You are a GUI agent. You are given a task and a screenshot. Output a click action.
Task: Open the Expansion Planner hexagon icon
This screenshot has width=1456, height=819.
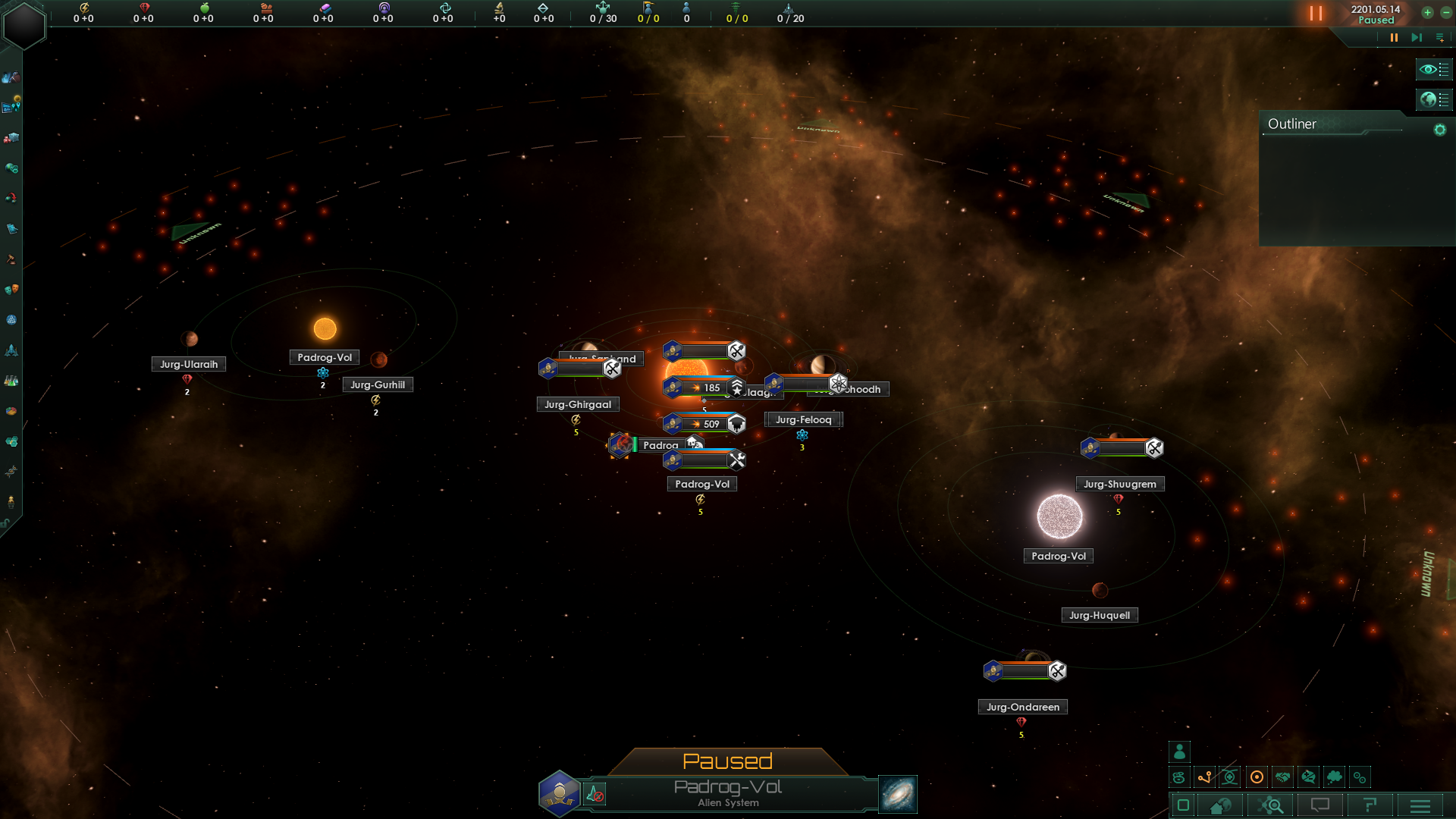11,441
